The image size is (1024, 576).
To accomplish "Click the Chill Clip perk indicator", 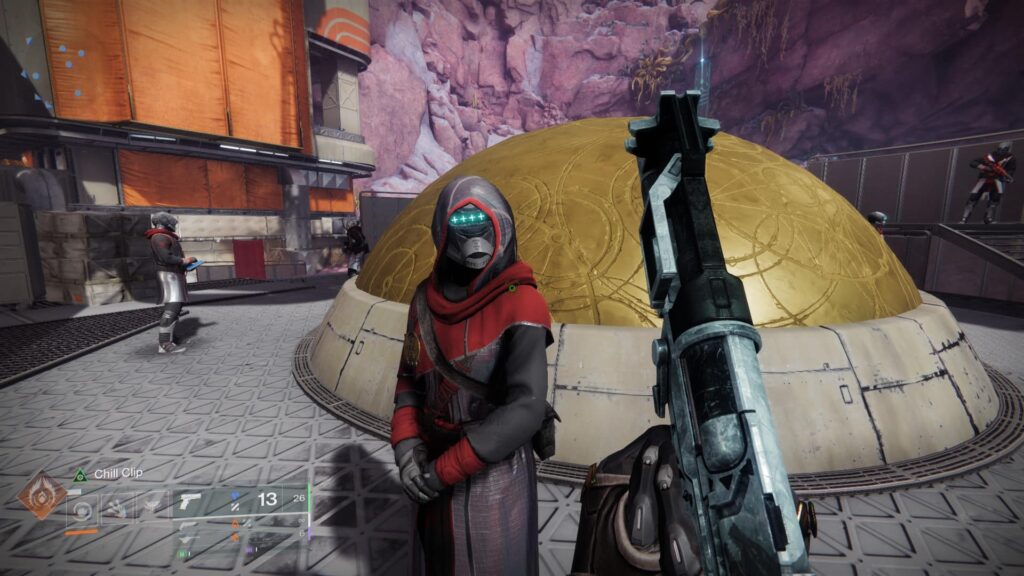I will 80,474.
